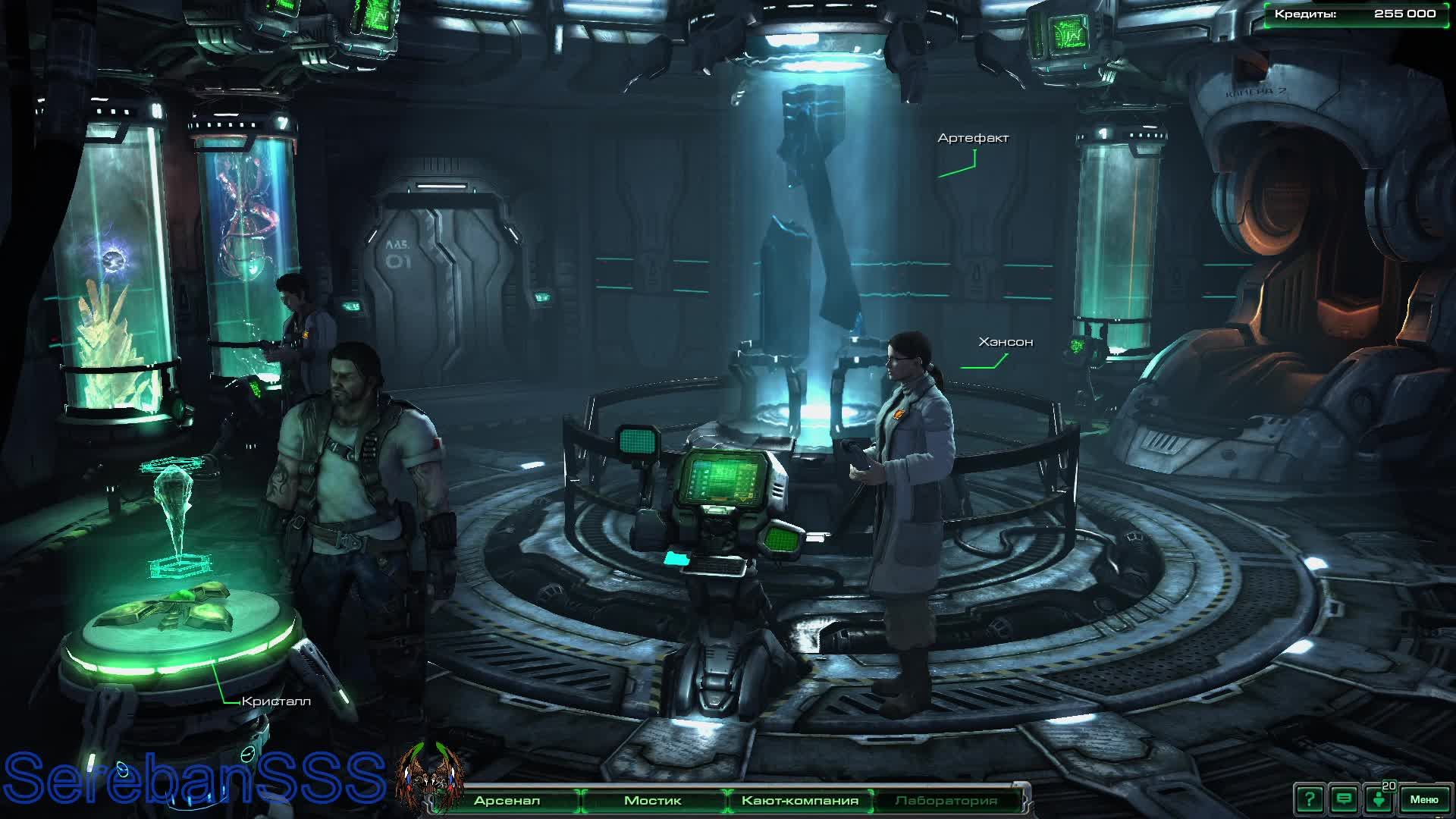Open the Кают-компания room
This screenshot has width=1456, height=819.
click(799, 801)
